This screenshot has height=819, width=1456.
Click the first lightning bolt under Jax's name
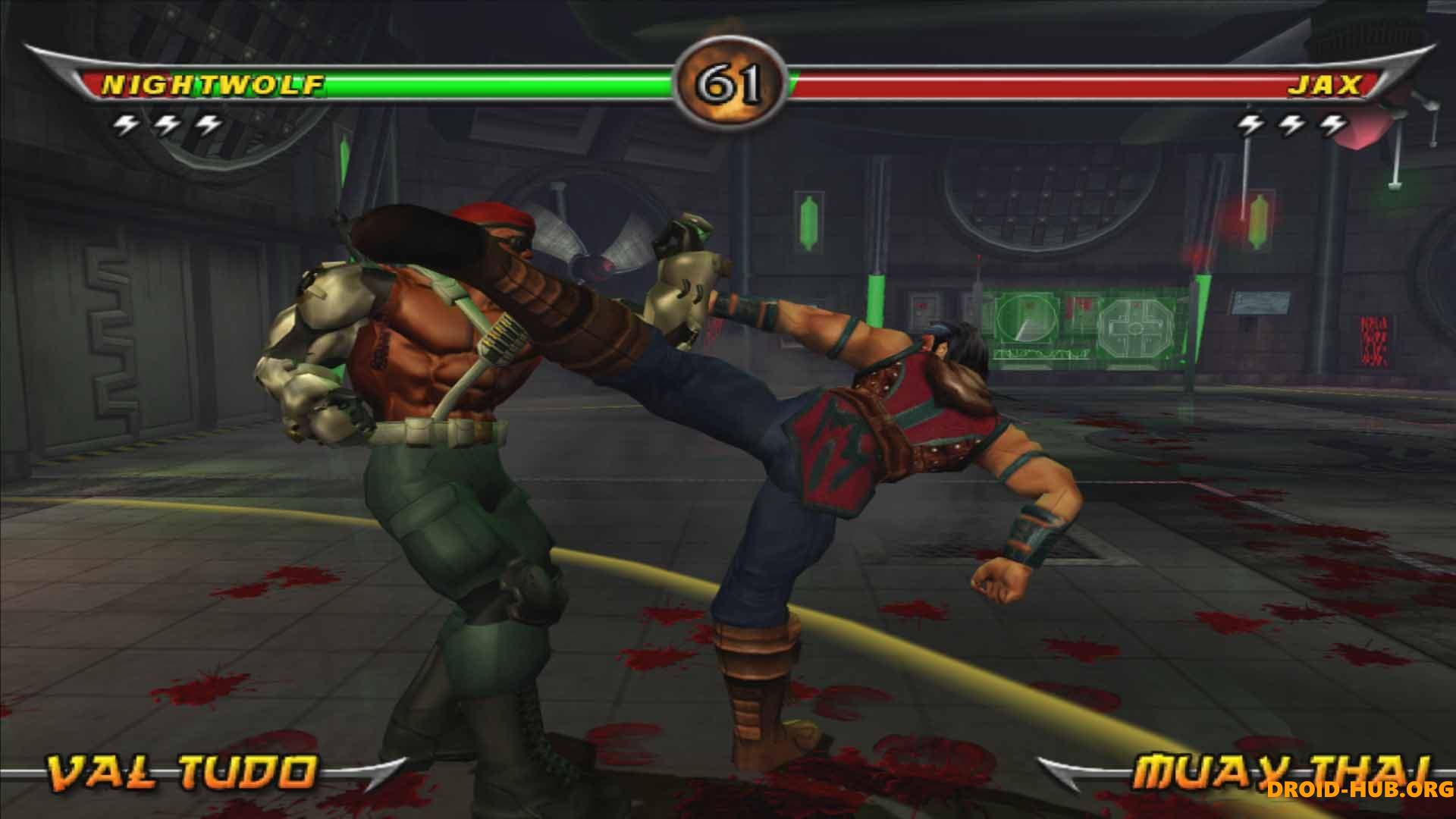click(x=1248, y=123)
